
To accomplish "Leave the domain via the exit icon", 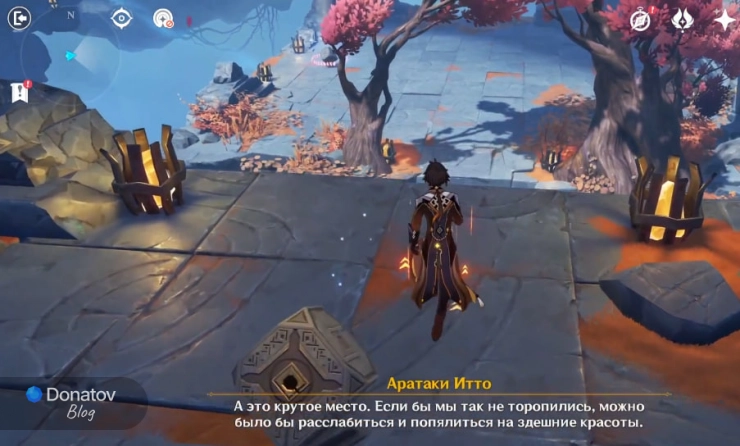I will tap(19, 18).
